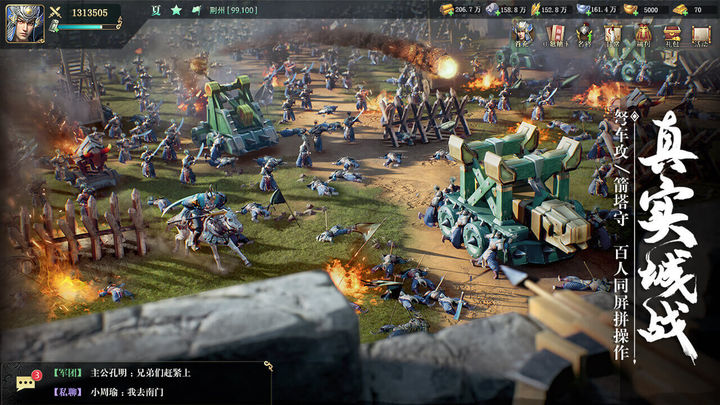Open the 礼包 gift chest icon
This screenshot has height=405, width=720.
pos(672,35)
